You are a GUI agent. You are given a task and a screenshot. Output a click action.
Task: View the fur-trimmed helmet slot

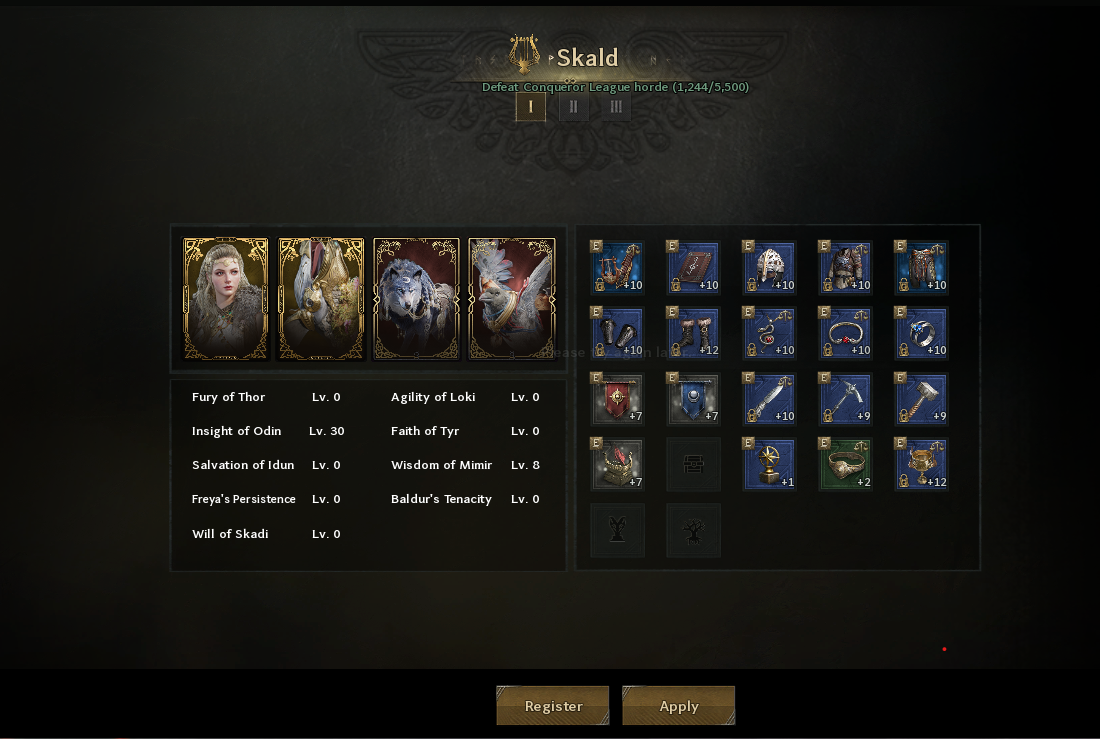click(x=770, y=267)
